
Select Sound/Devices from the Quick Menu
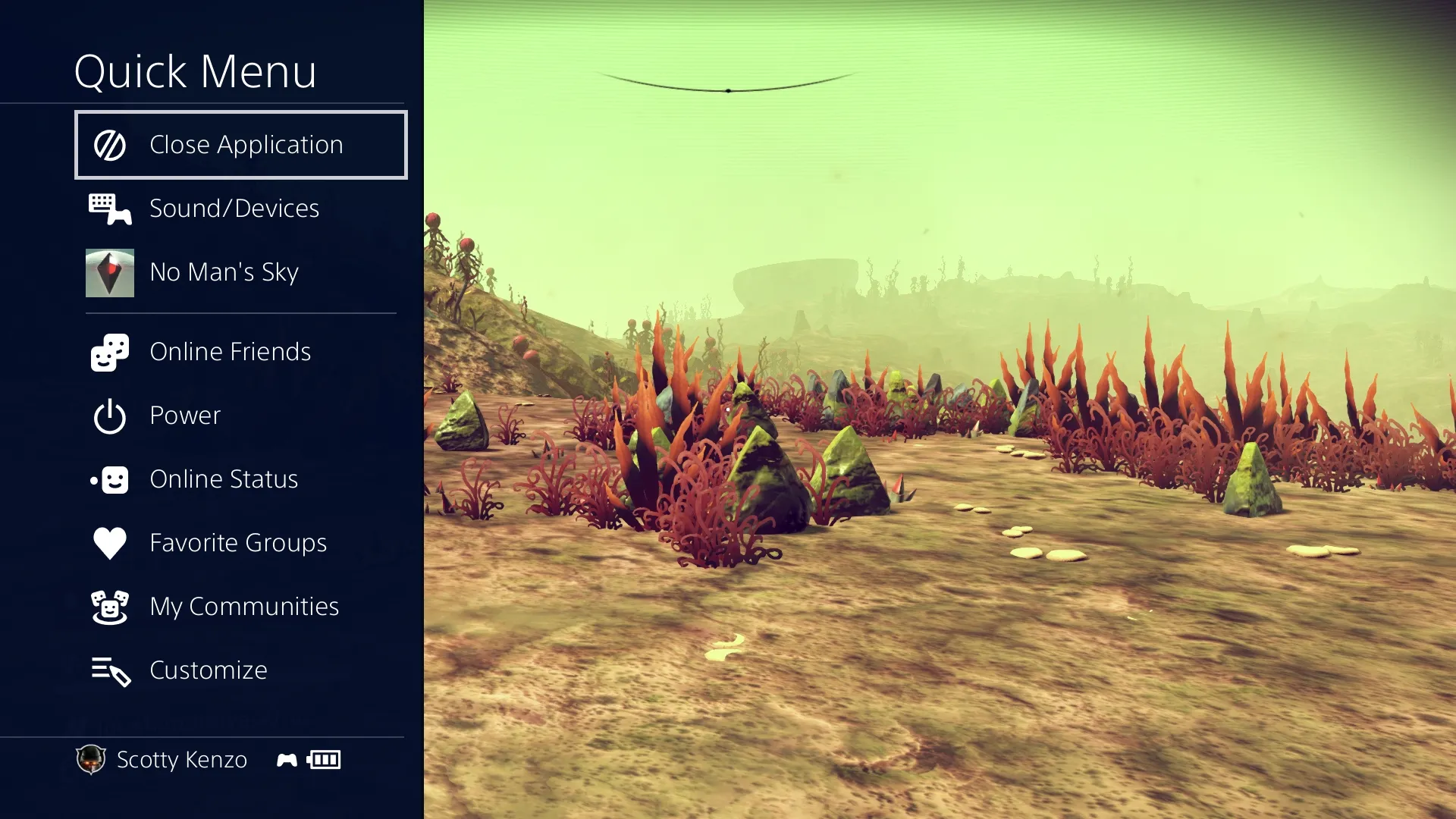click(x=234, y=209)
